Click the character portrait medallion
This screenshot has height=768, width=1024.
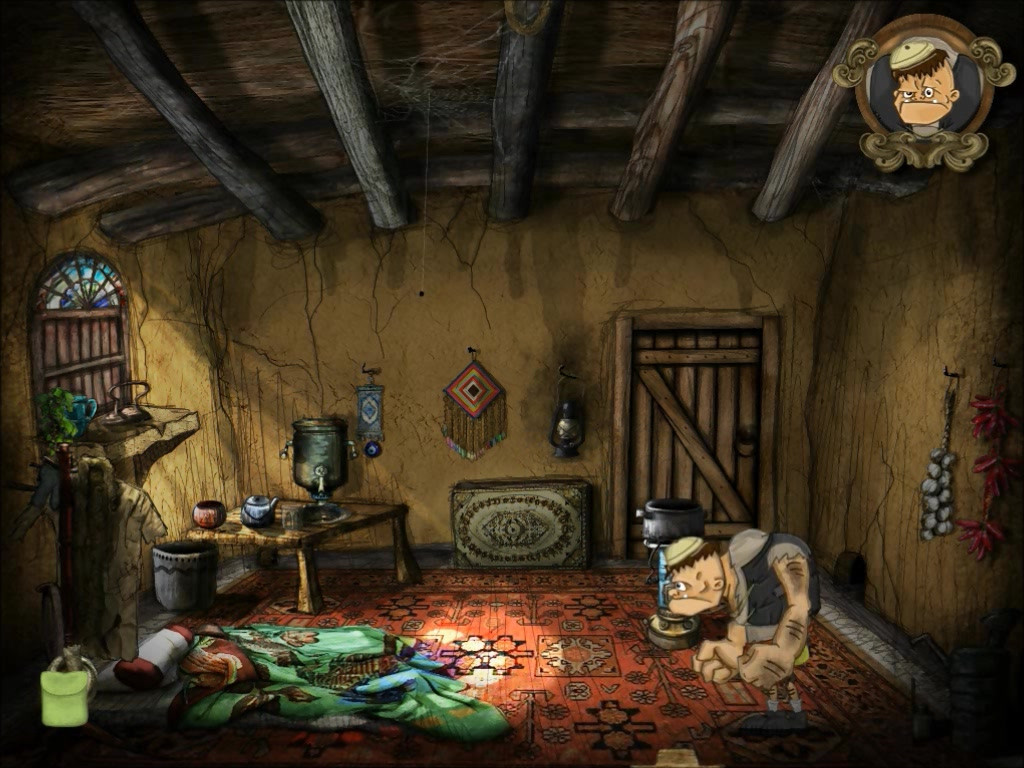tap(923, 90)
